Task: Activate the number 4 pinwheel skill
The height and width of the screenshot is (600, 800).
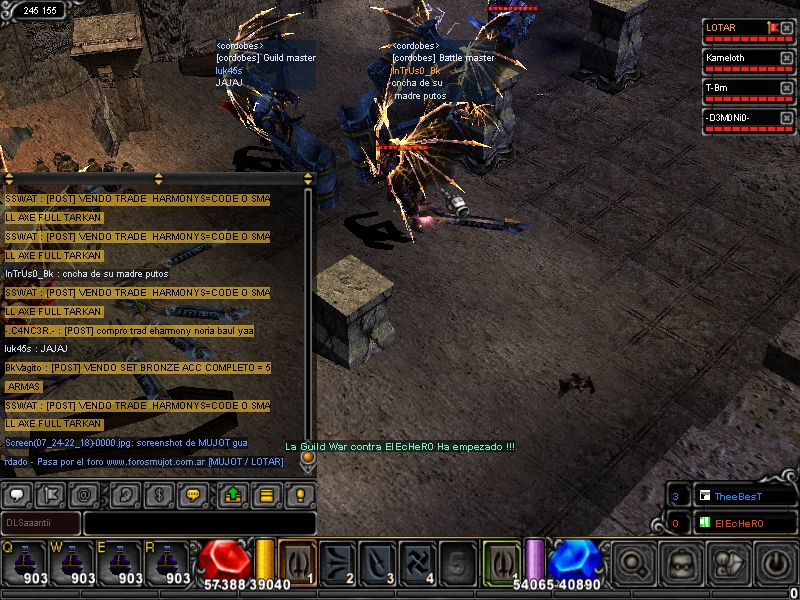Action: click(x=417, y=562)
